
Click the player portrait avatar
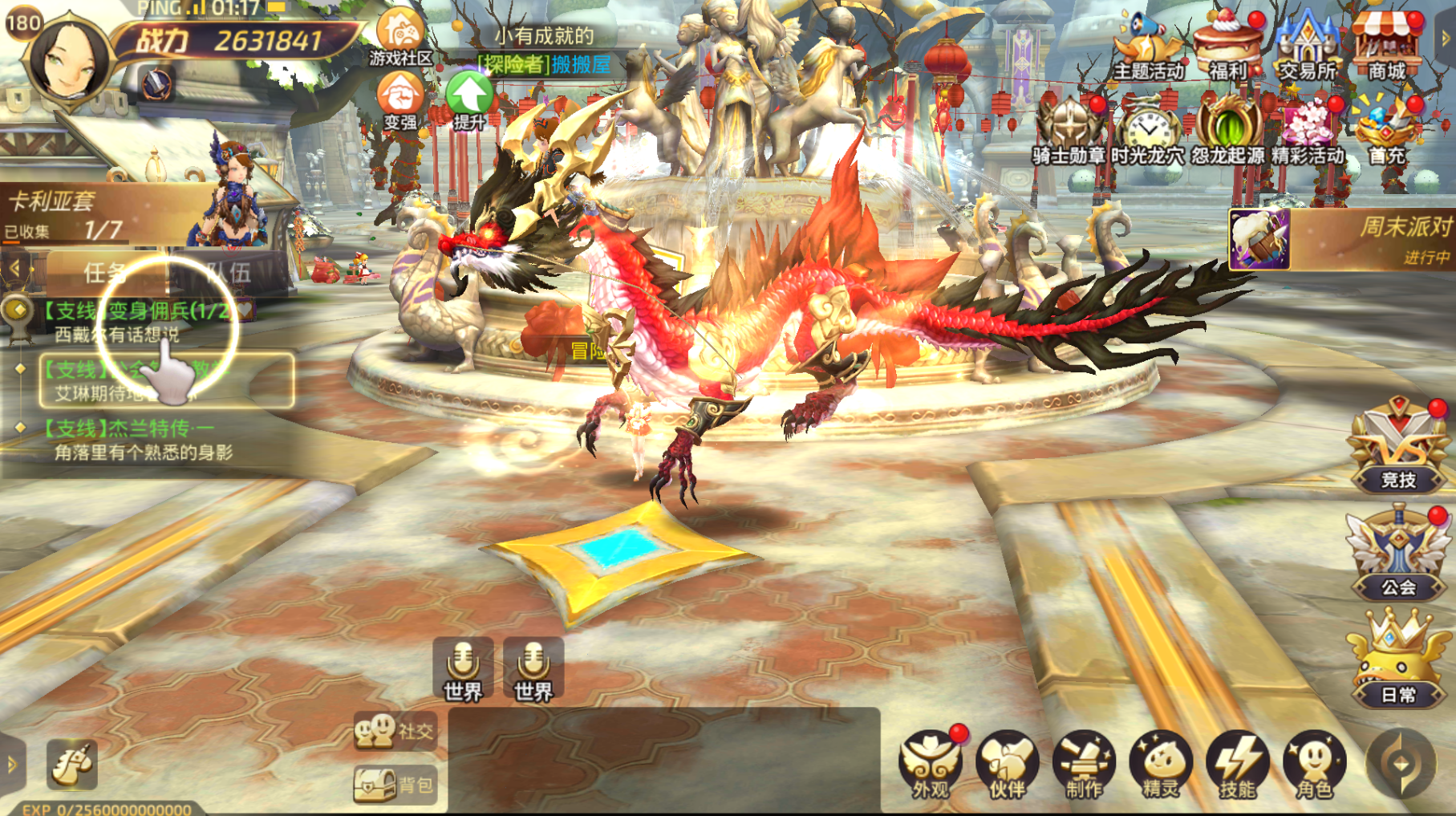(x=69, y=61)
